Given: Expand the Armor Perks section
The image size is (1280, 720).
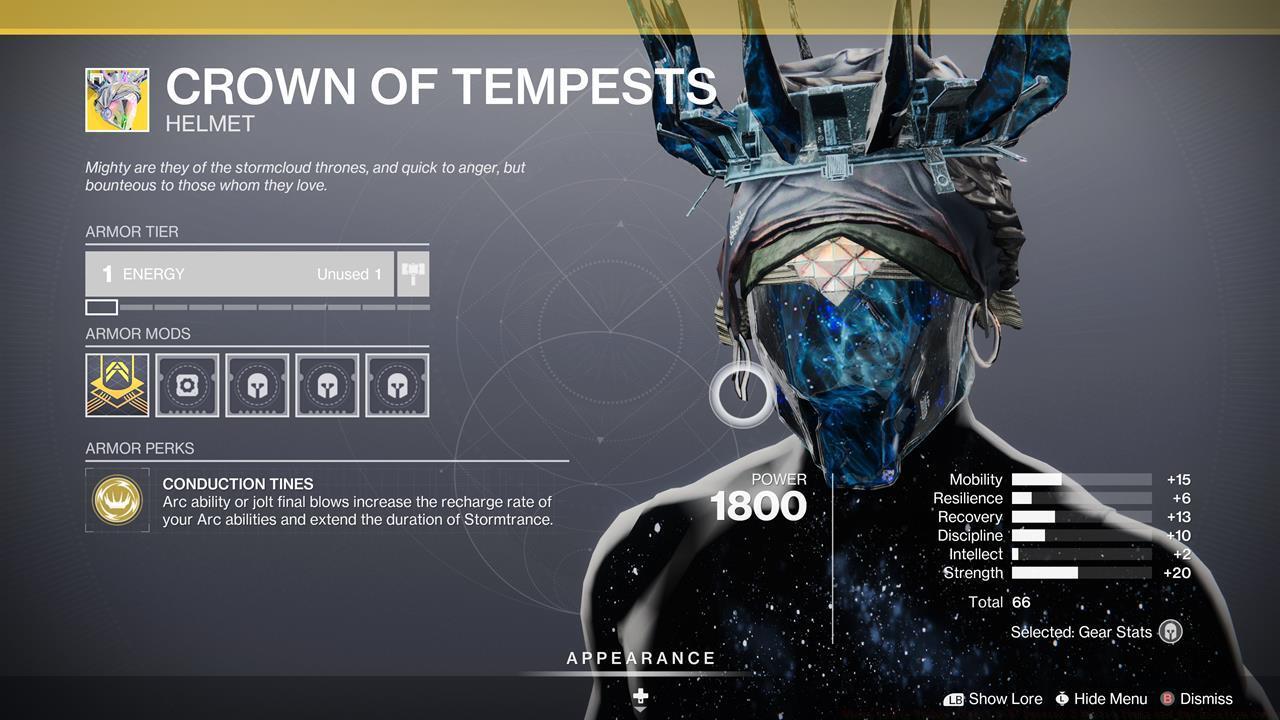Looking at the screenshot, I should tap(136, 447).
